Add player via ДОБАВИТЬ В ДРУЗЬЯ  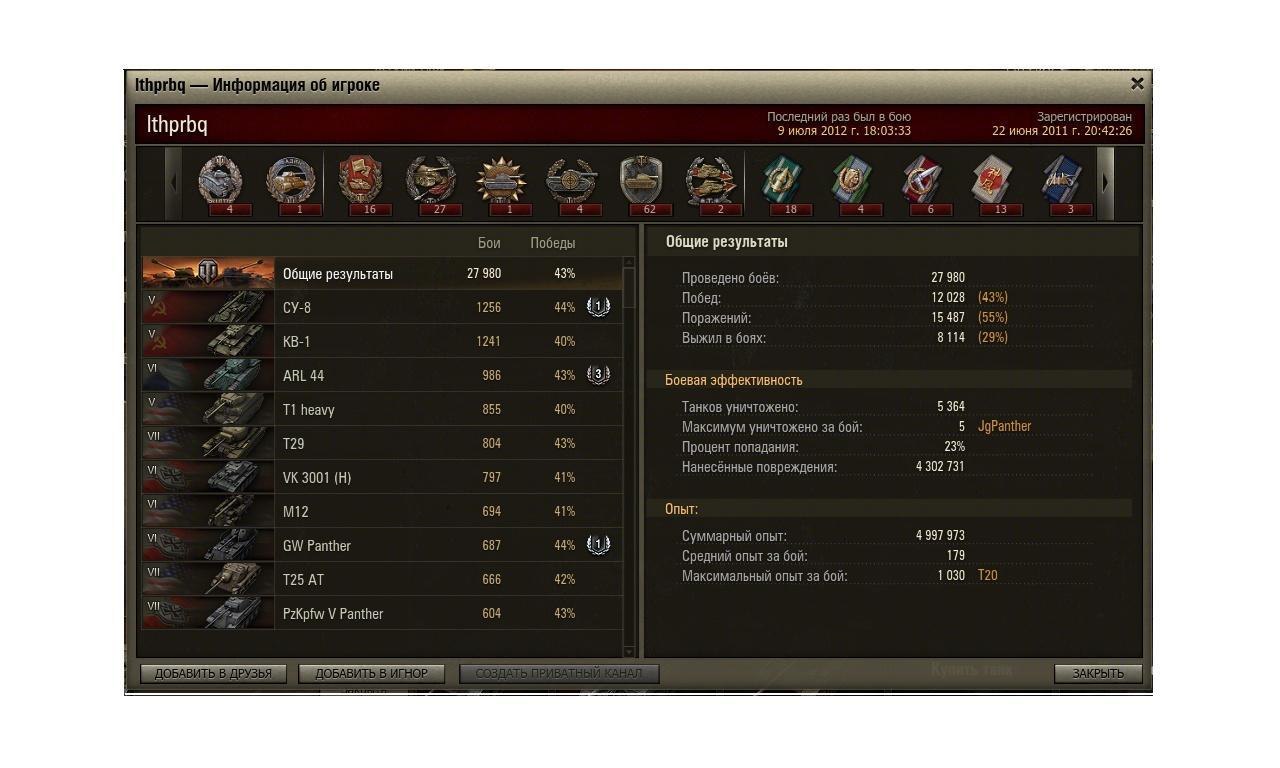(x=213, y=673)
